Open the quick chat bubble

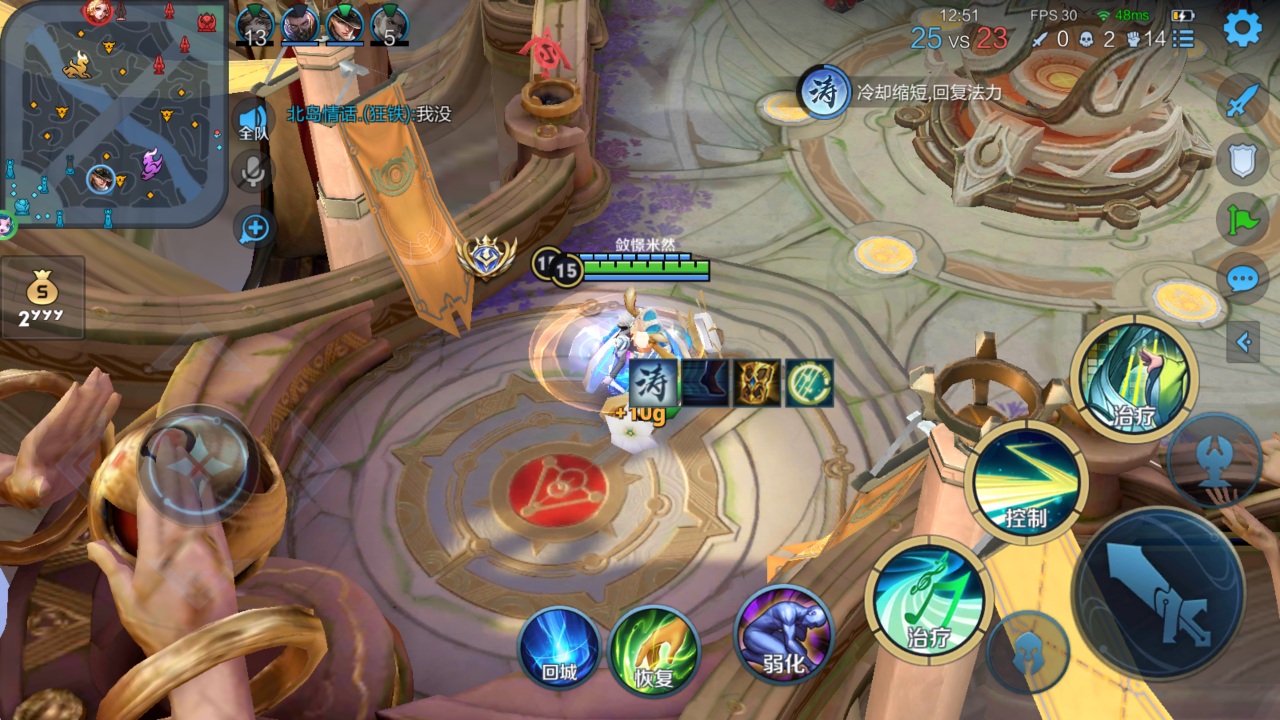(x=1241, y=277)
